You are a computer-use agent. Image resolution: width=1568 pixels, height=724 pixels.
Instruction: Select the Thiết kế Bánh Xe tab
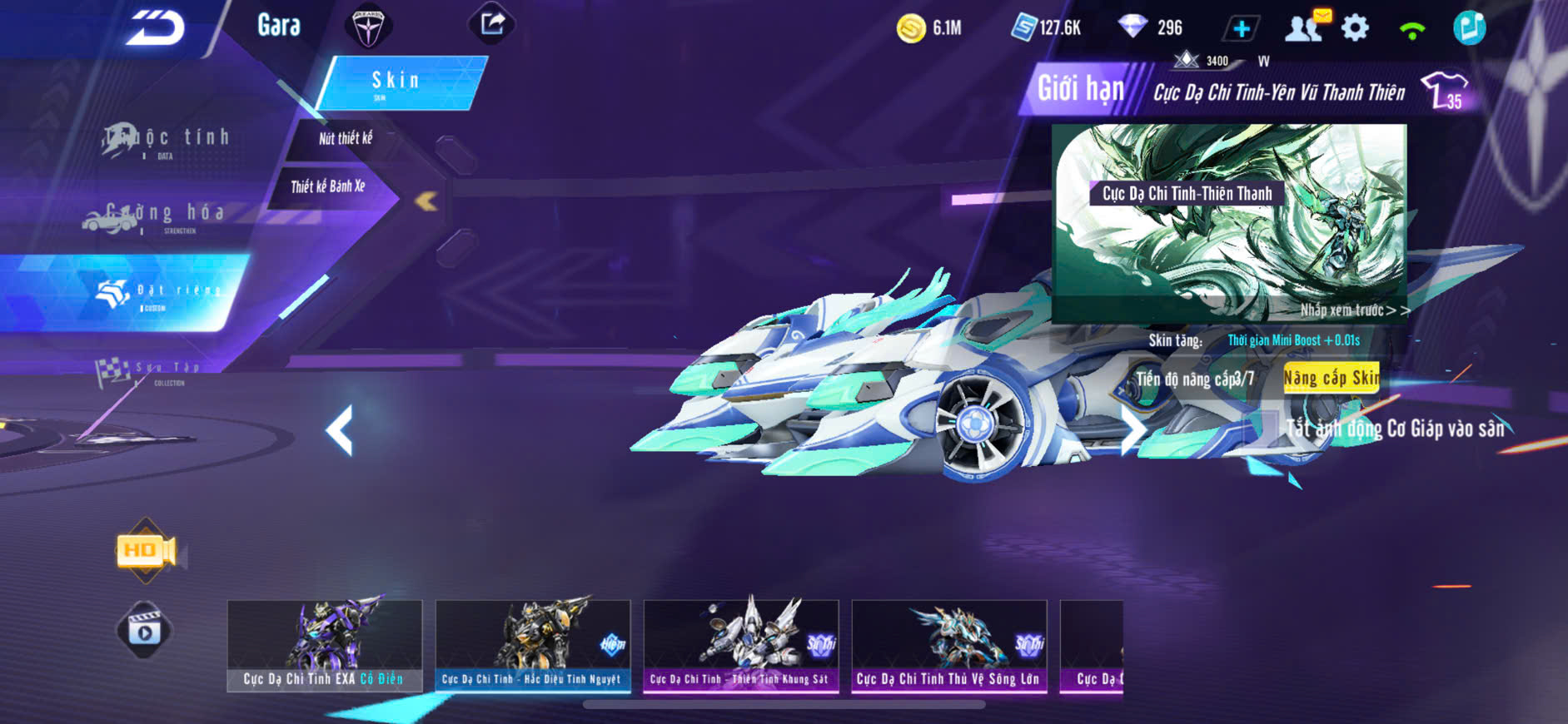pyautogui.click(x=328, y=186)
